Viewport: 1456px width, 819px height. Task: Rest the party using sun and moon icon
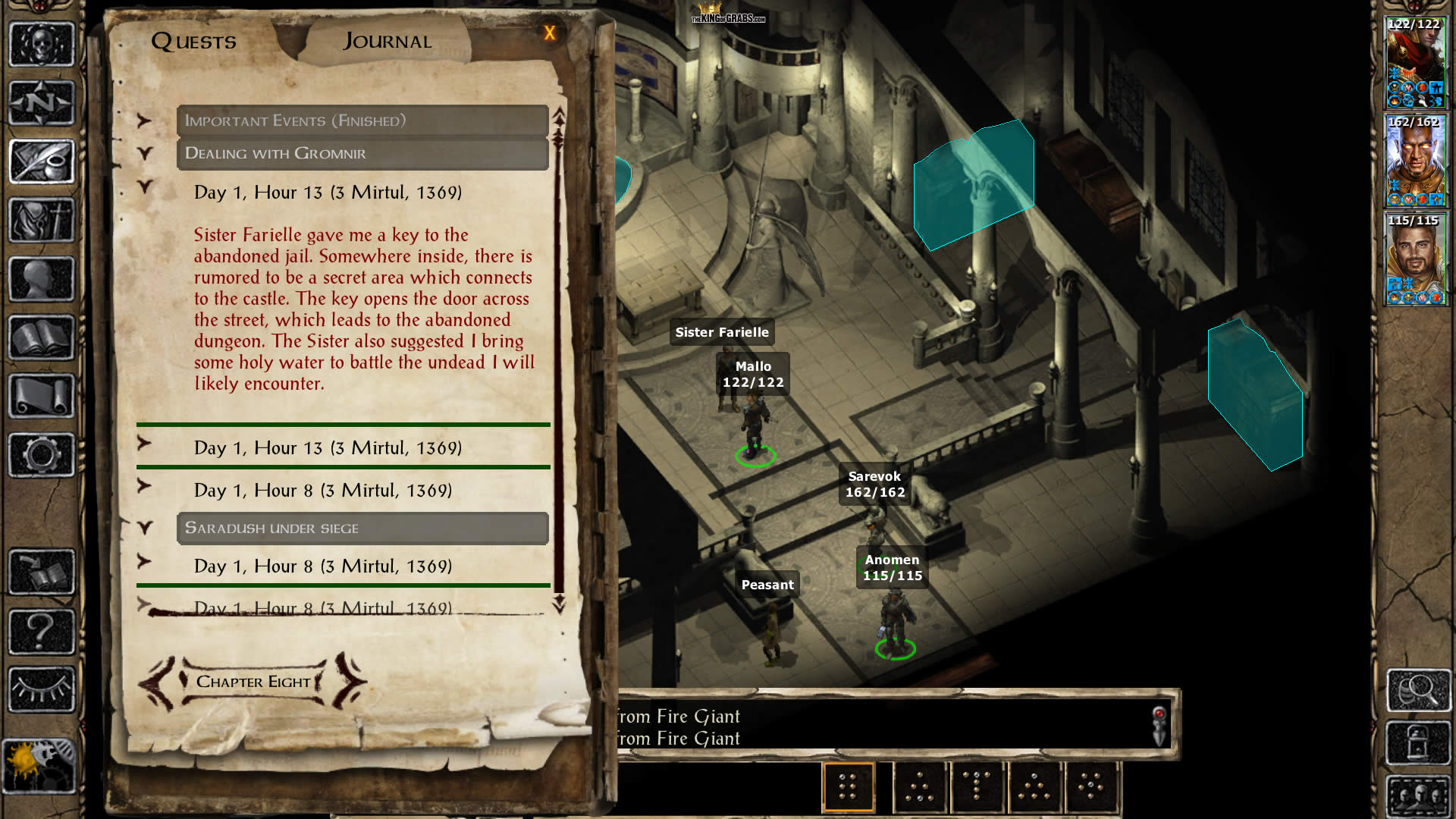pos(39,766)
